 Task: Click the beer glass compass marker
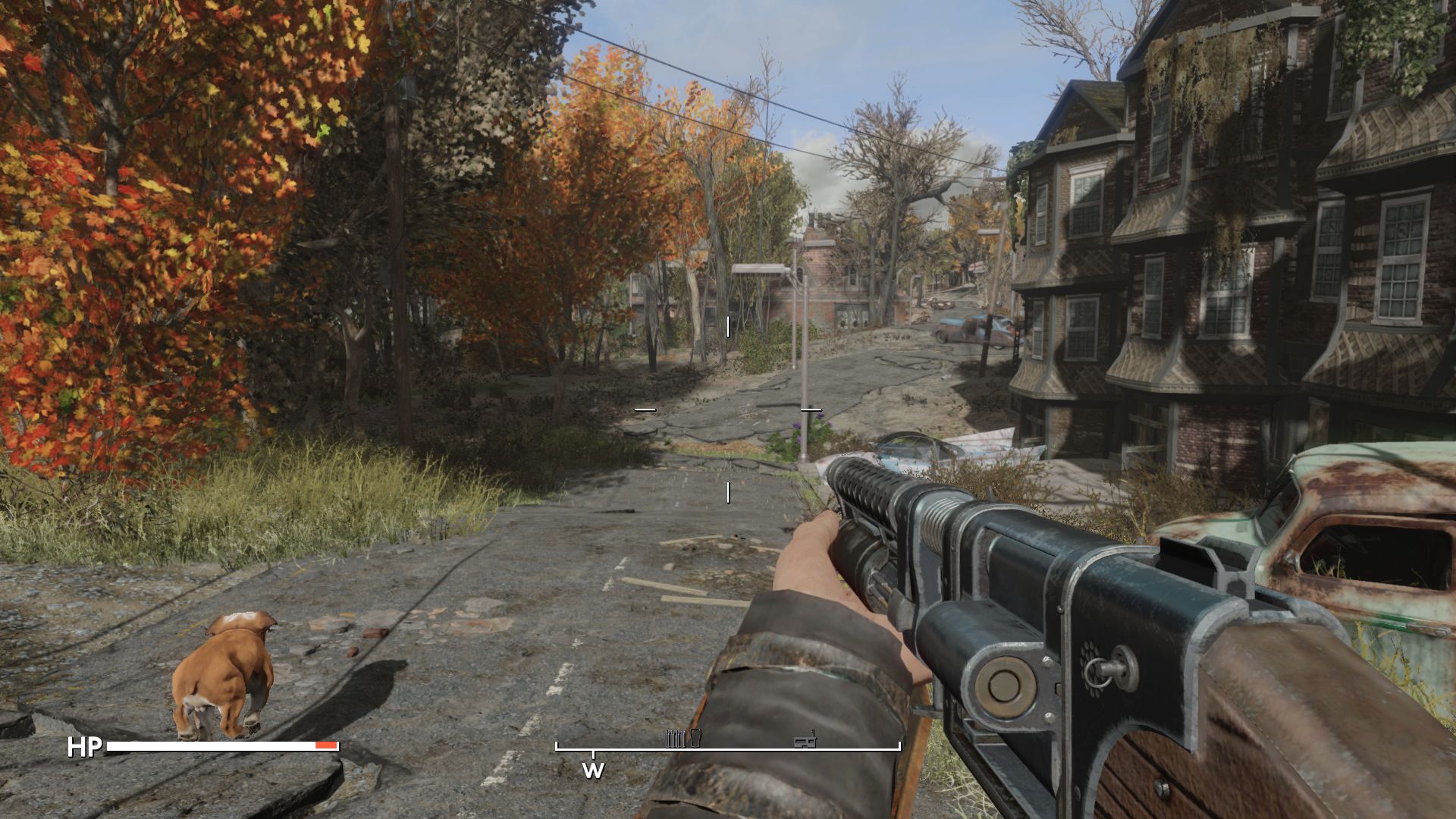[695, 738]
